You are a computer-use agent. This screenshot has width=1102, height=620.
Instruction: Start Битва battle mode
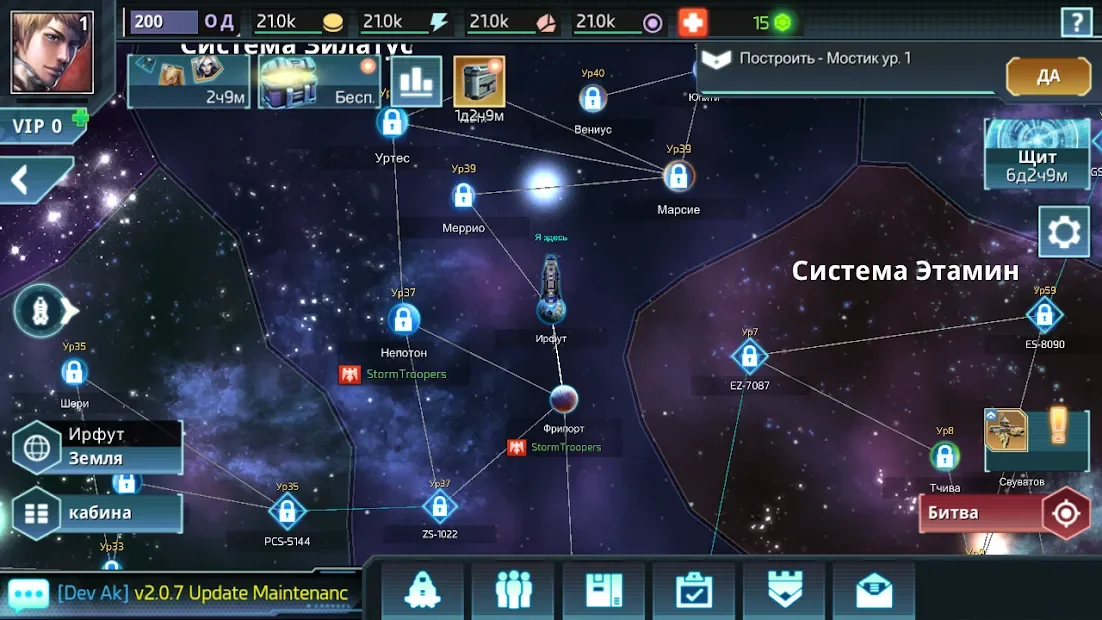point(1002,513)
